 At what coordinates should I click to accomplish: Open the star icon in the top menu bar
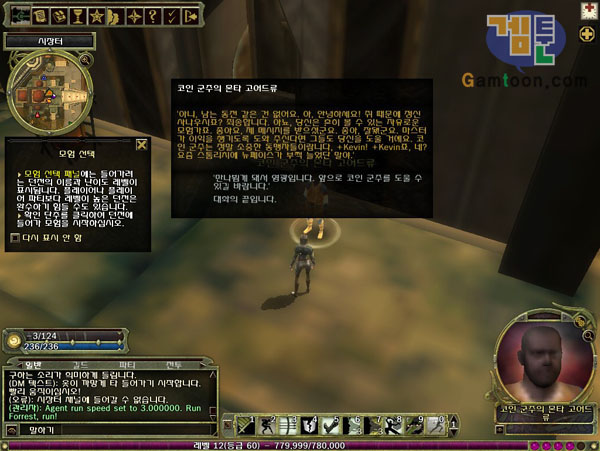click(97, 17)
